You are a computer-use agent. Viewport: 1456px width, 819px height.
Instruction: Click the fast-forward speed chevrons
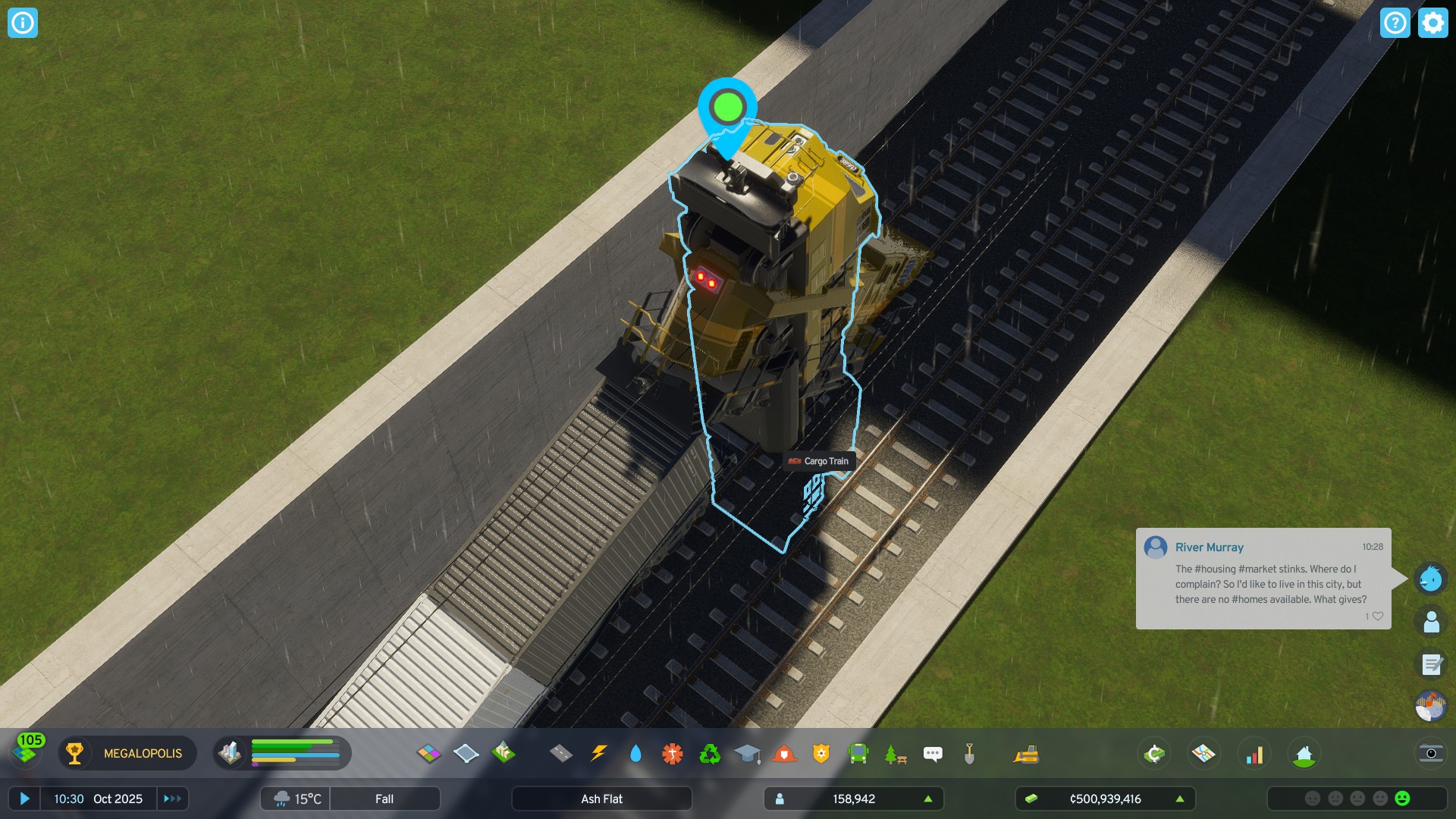pyautogui.click(x=172, y=799)
